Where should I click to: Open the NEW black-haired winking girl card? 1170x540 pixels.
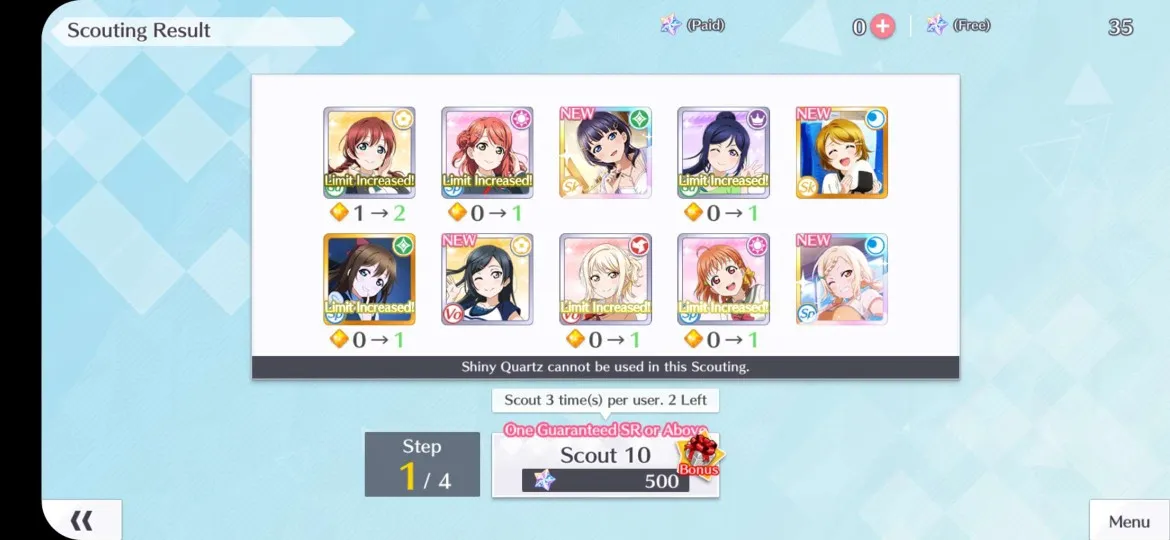tap(487, 279)
